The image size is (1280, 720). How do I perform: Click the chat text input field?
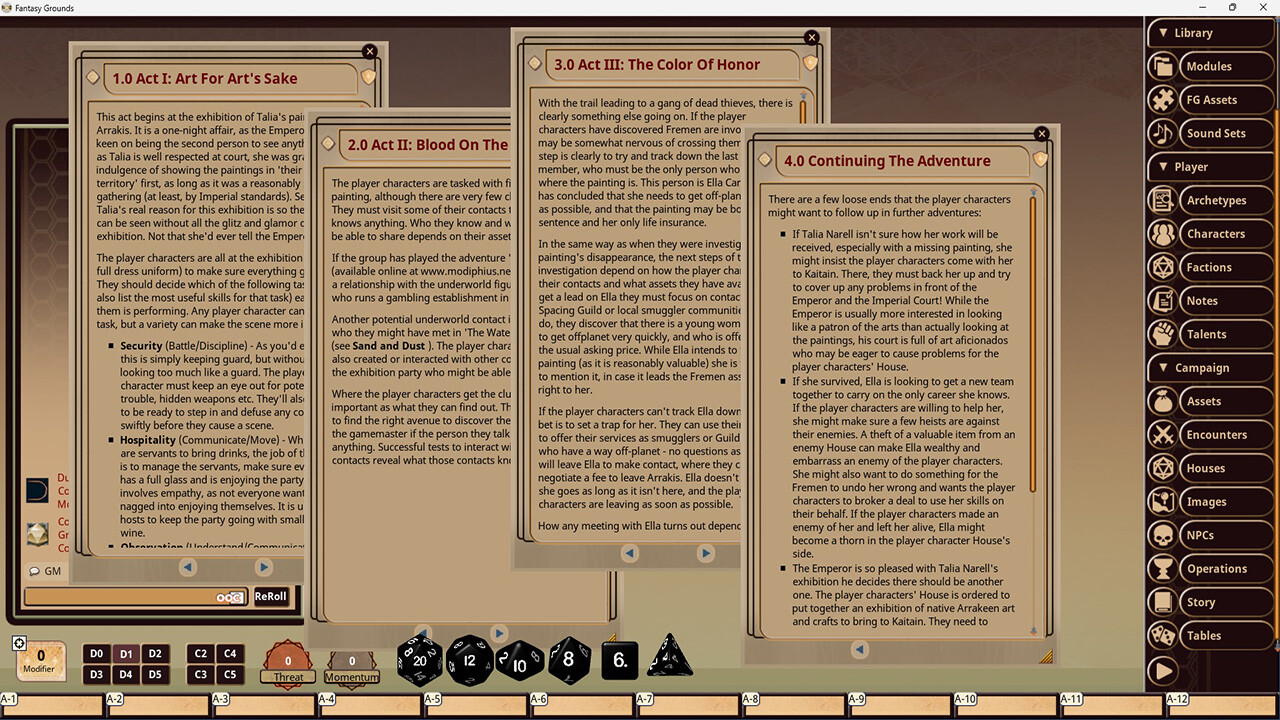[x=120, y=596]
